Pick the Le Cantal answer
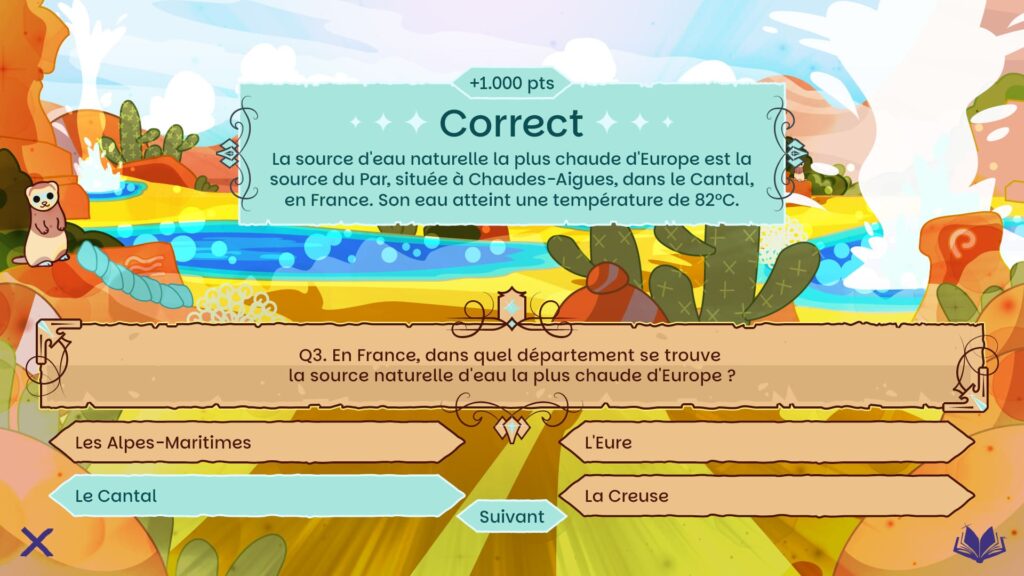Screen dimensions: 1024x576 coord(256,495)
